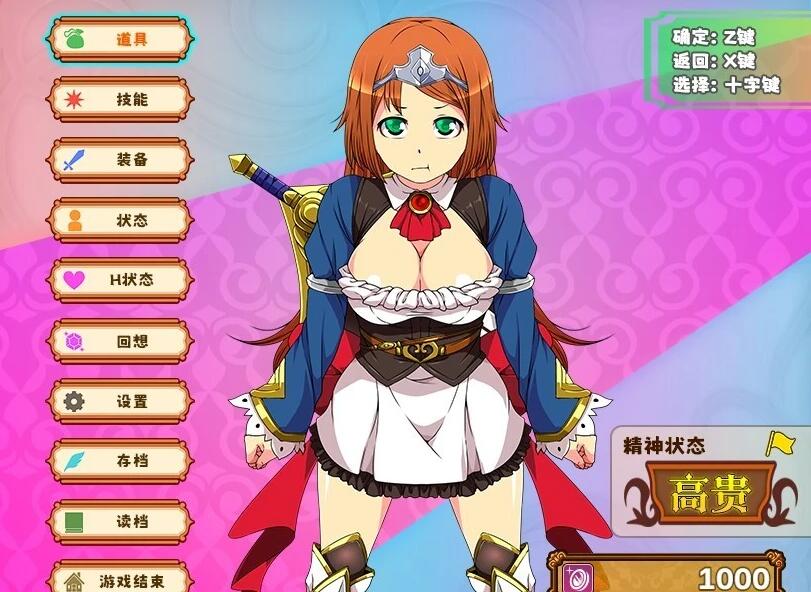The image size is (811, 592).
Task: Click 游戏结束 to end the game
Action: 120,578
